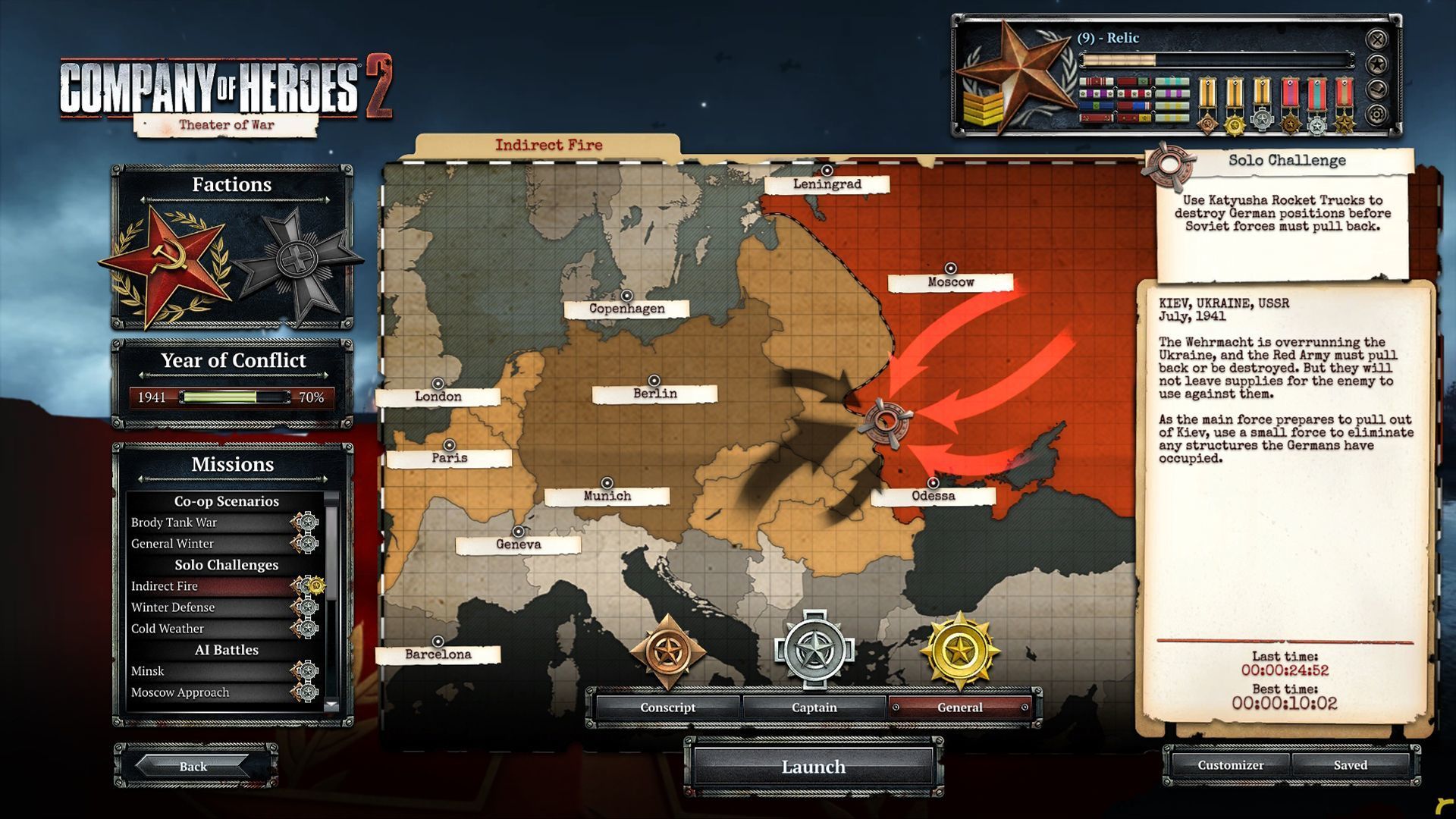Open the Customizer
The width and height of the screenshot is (1456, 819).
(x=1230, y=765)
